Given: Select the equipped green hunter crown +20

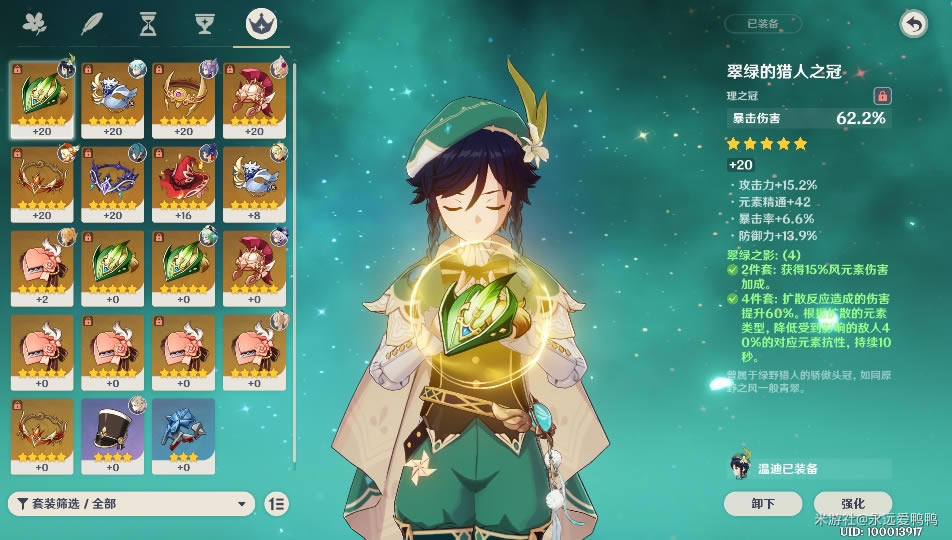Looking at the screenshot, I should click(x=42, y=100).
